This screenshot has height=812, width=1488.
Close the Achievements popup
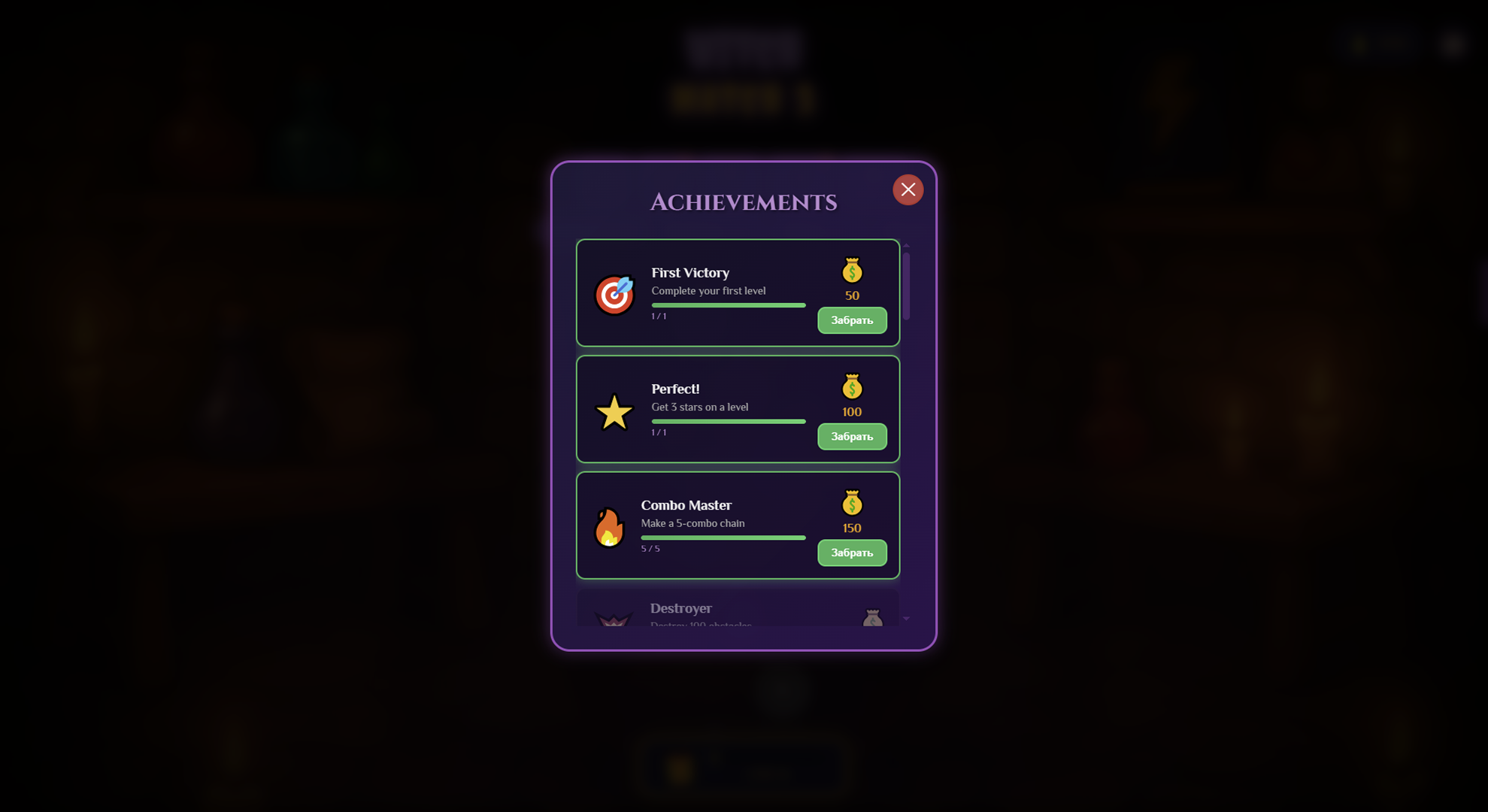pos(908,189)
